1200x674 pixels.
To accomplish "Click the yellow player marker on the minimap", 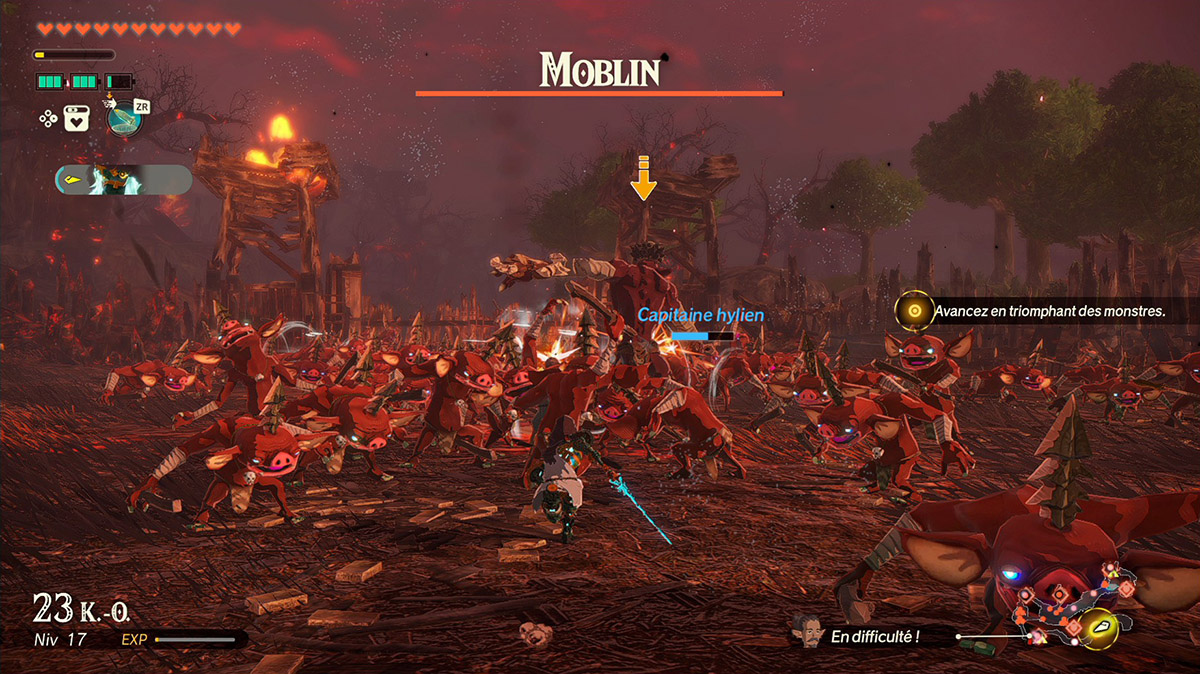I will [x=1100, y=627].
